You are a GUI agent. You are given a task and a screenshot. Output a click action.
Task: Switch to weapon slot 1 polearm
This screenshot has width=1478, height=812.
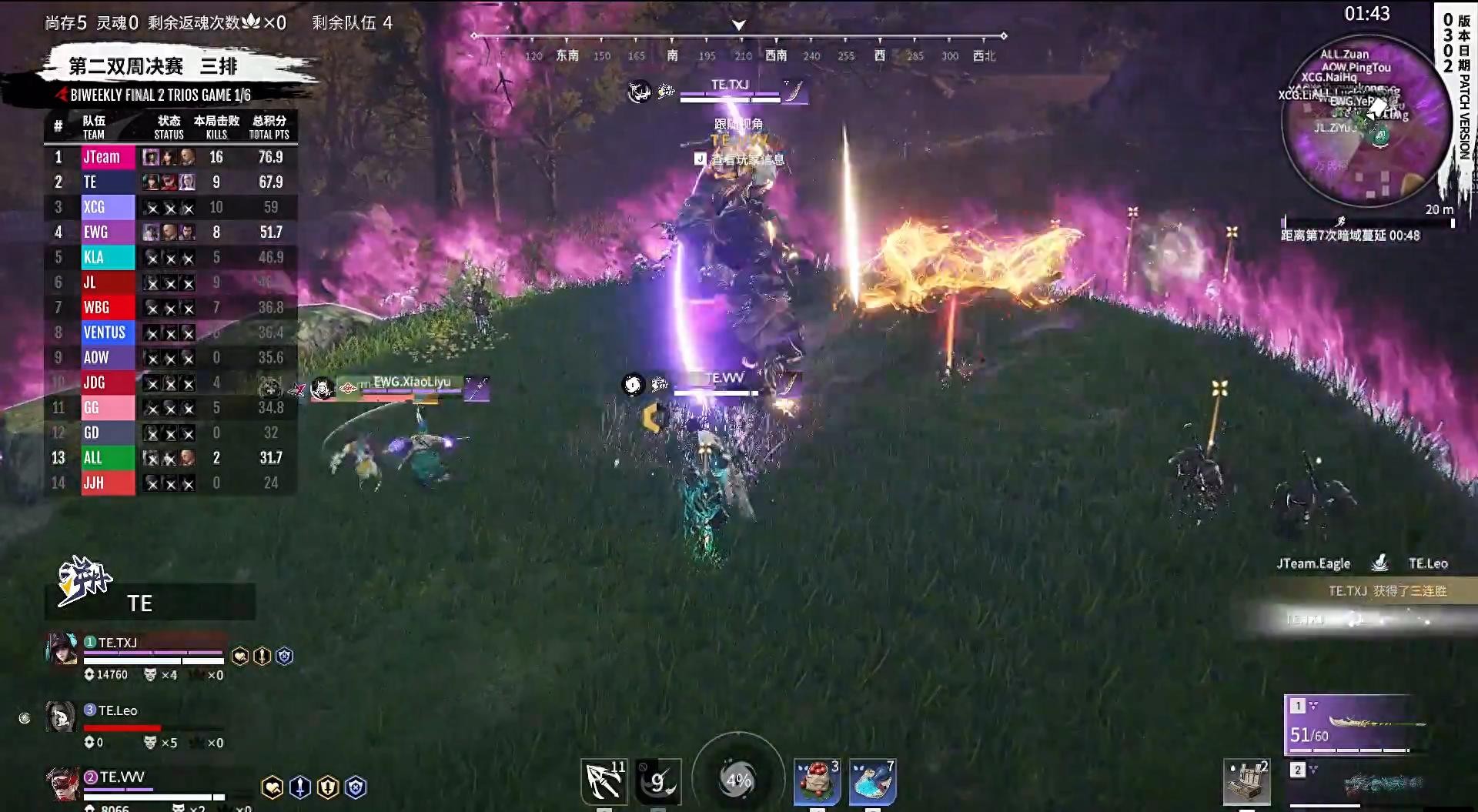pos(1356,724)
